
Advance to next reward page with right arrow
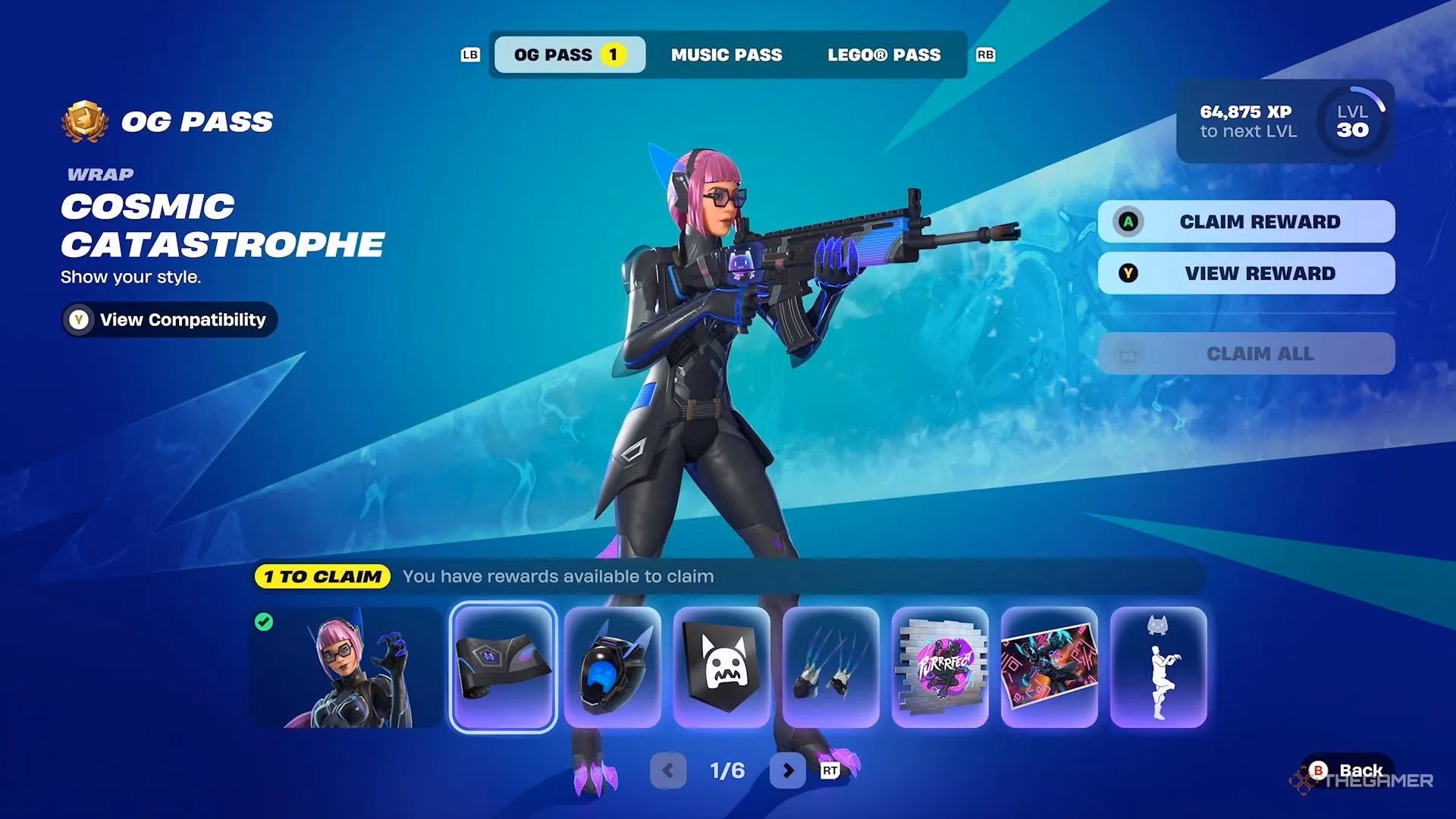point(786,770)
